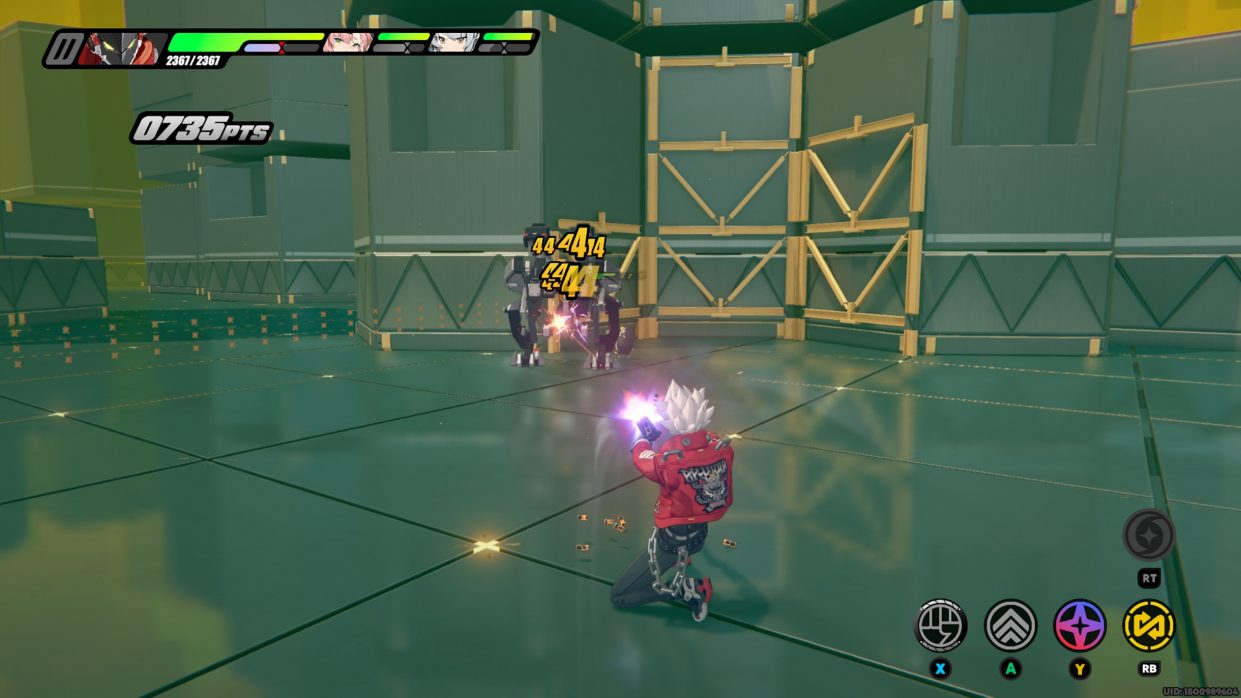1241x698 pixels.
Task: Switch to the silver-haired teammate portrait
Action: point(452,42)
